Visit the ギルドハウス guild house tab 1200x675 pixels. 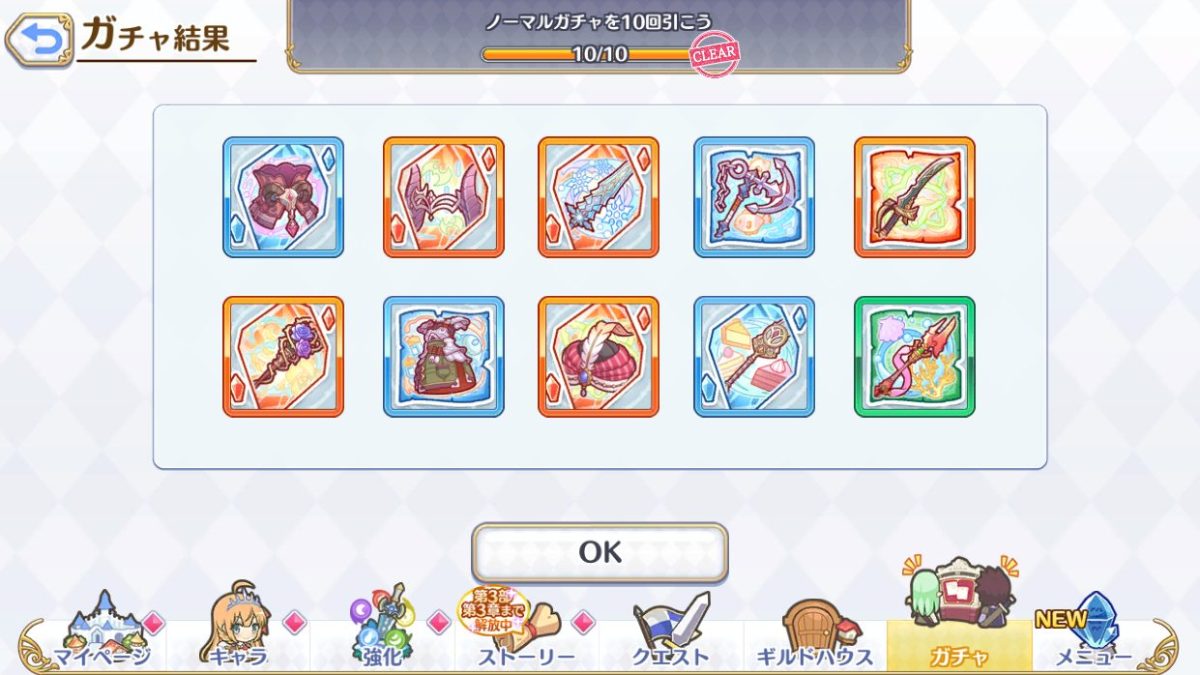tap(815, 632)
